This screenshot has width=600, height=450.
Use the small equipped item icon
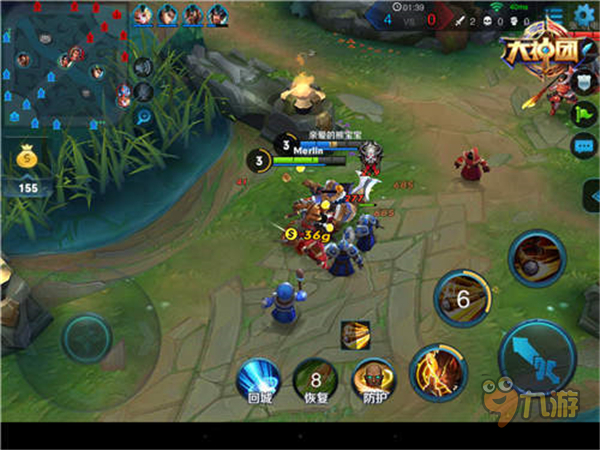(x=356, y=334)
